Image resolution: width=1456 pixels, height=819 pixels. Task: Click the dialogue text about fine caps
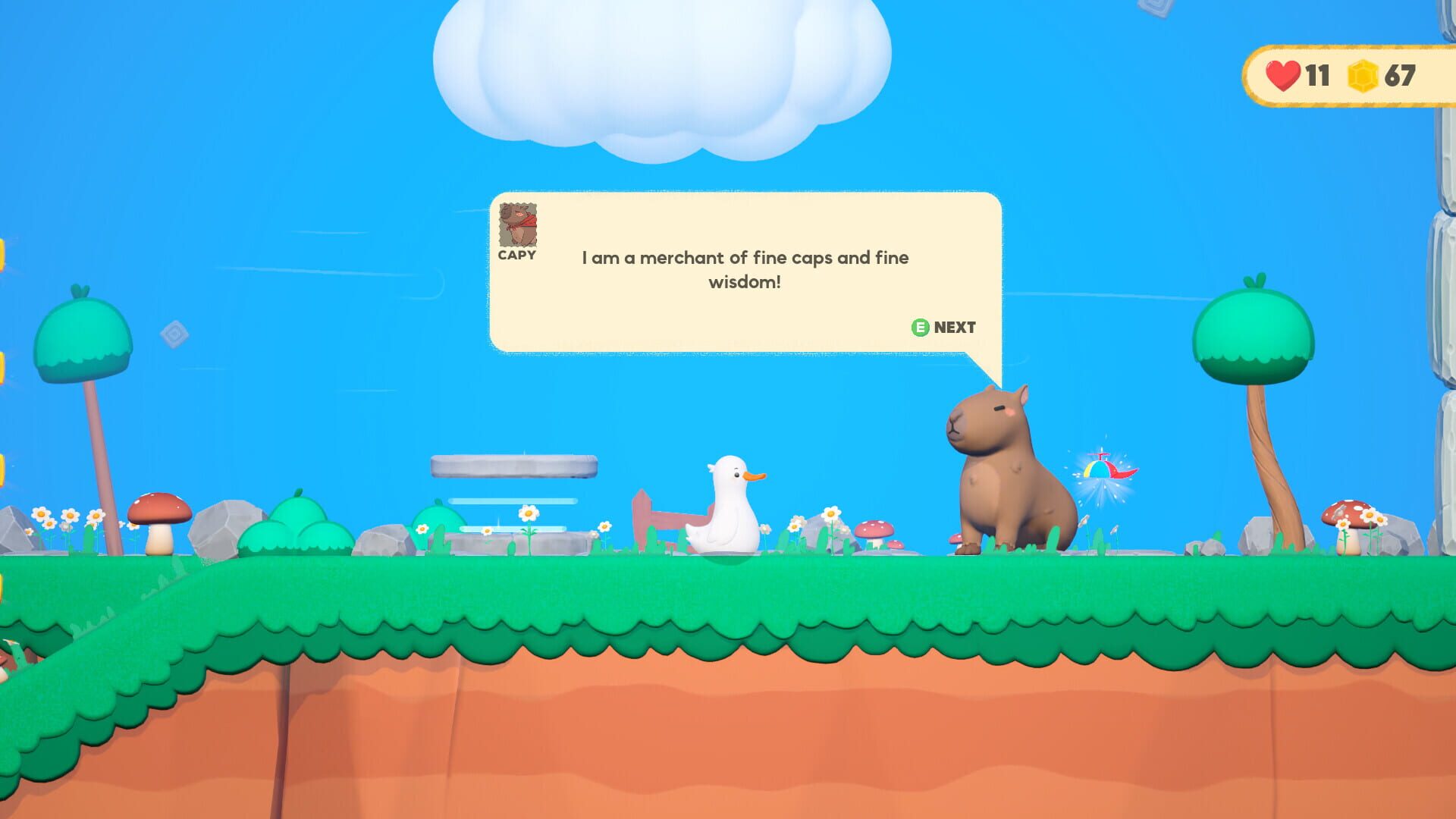point(745,269)
